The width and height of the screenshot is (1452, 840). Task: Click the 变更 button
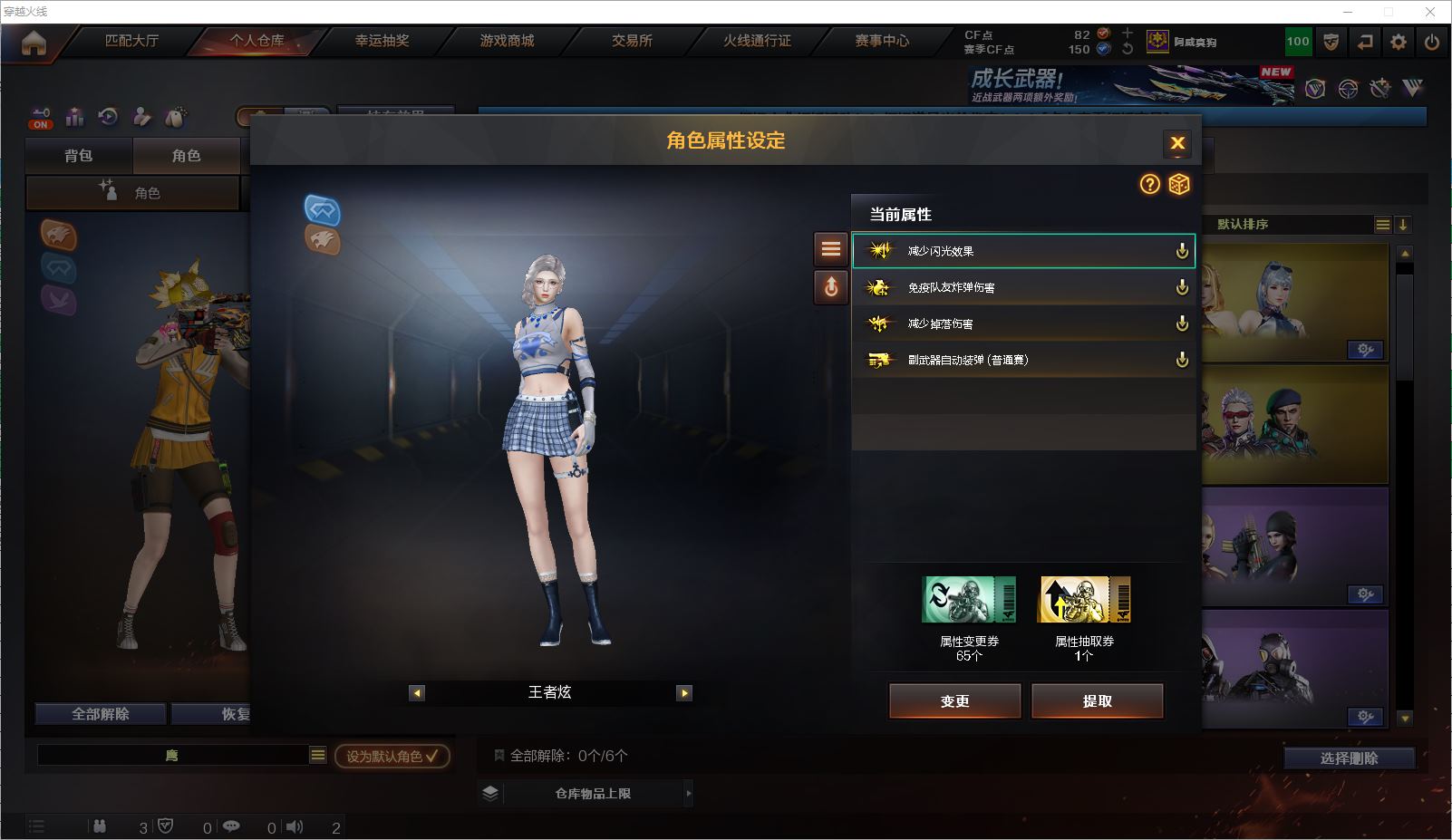coord(954,700)
